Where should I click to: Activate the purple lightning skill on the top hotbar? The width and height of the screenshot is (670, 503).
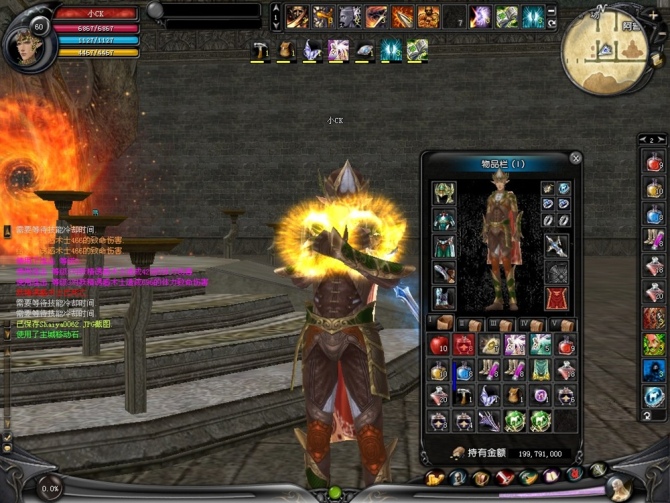tap(481, 17)
